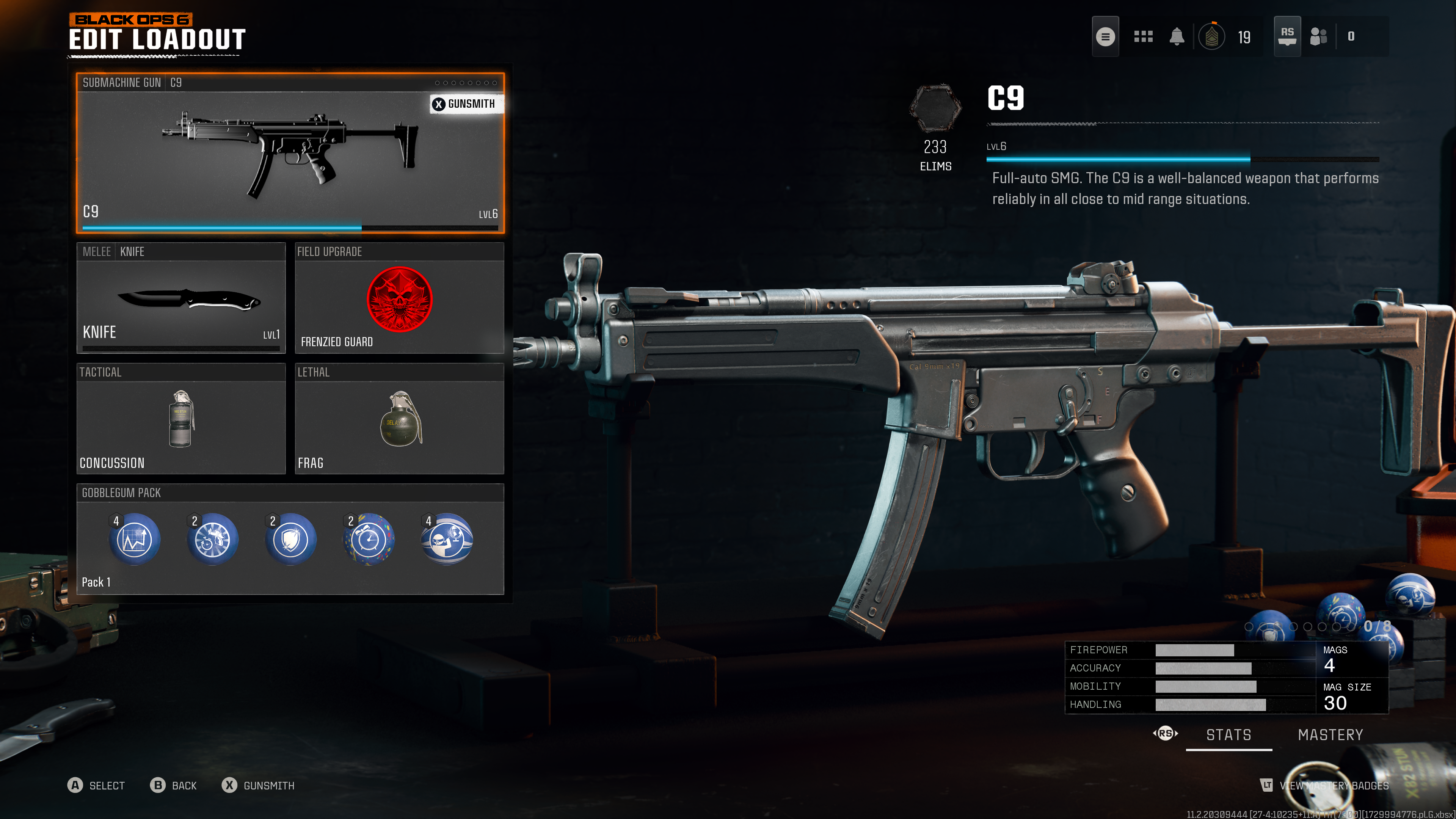Switch to the Stats tab
The image size is (1456, 819).
pos(1229,735)
